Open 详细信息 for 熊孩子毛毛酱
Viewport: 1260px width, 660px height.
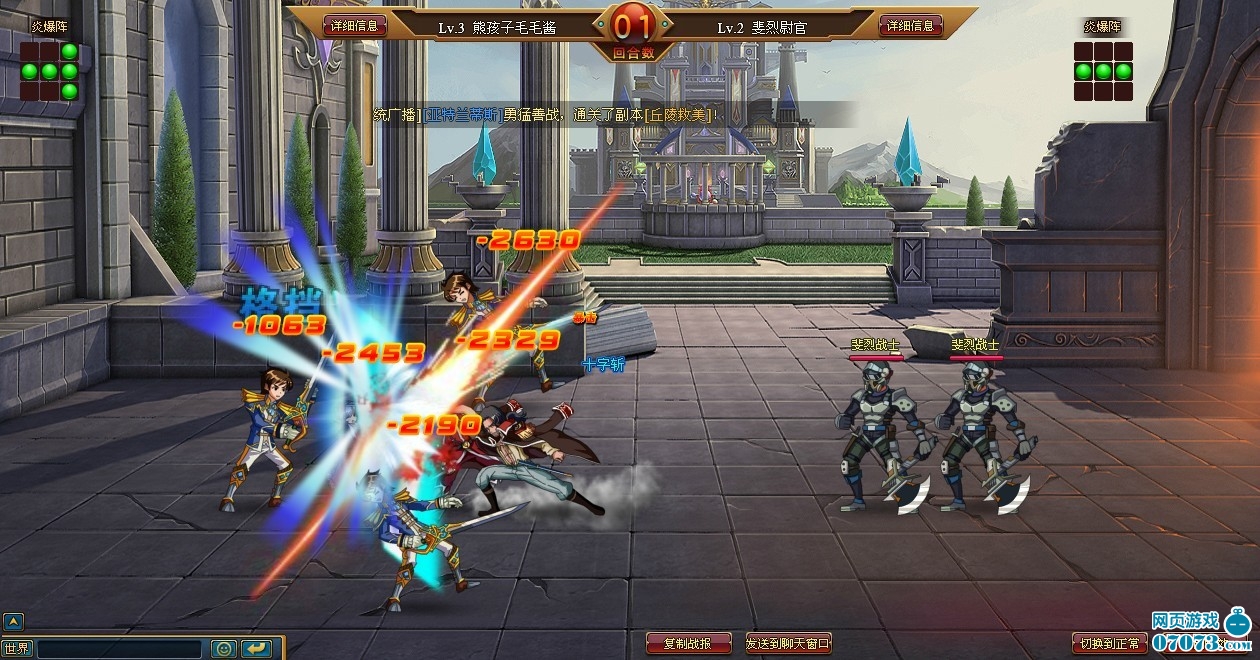355,25
